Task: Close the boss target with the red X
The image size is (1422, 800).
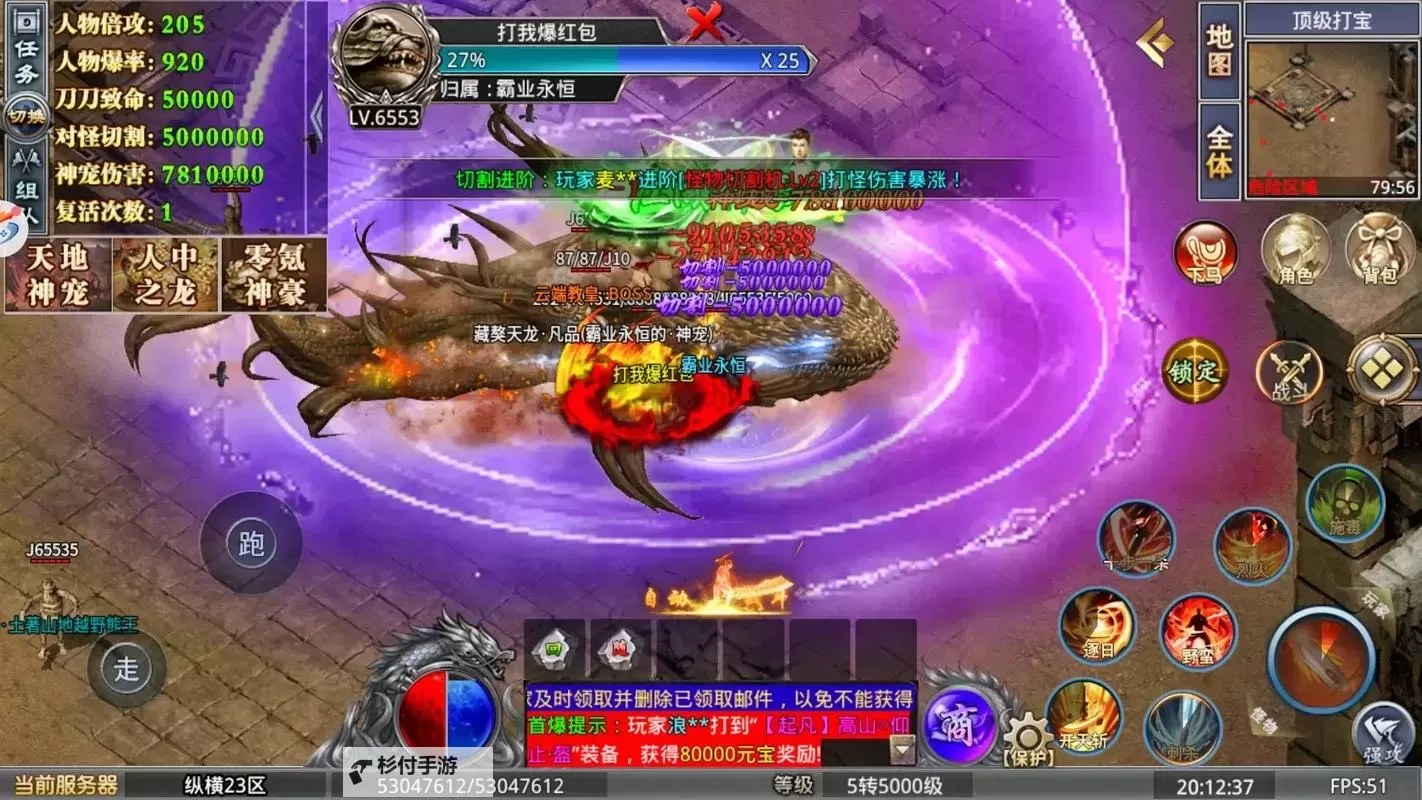Action: [x=705, y=24]
